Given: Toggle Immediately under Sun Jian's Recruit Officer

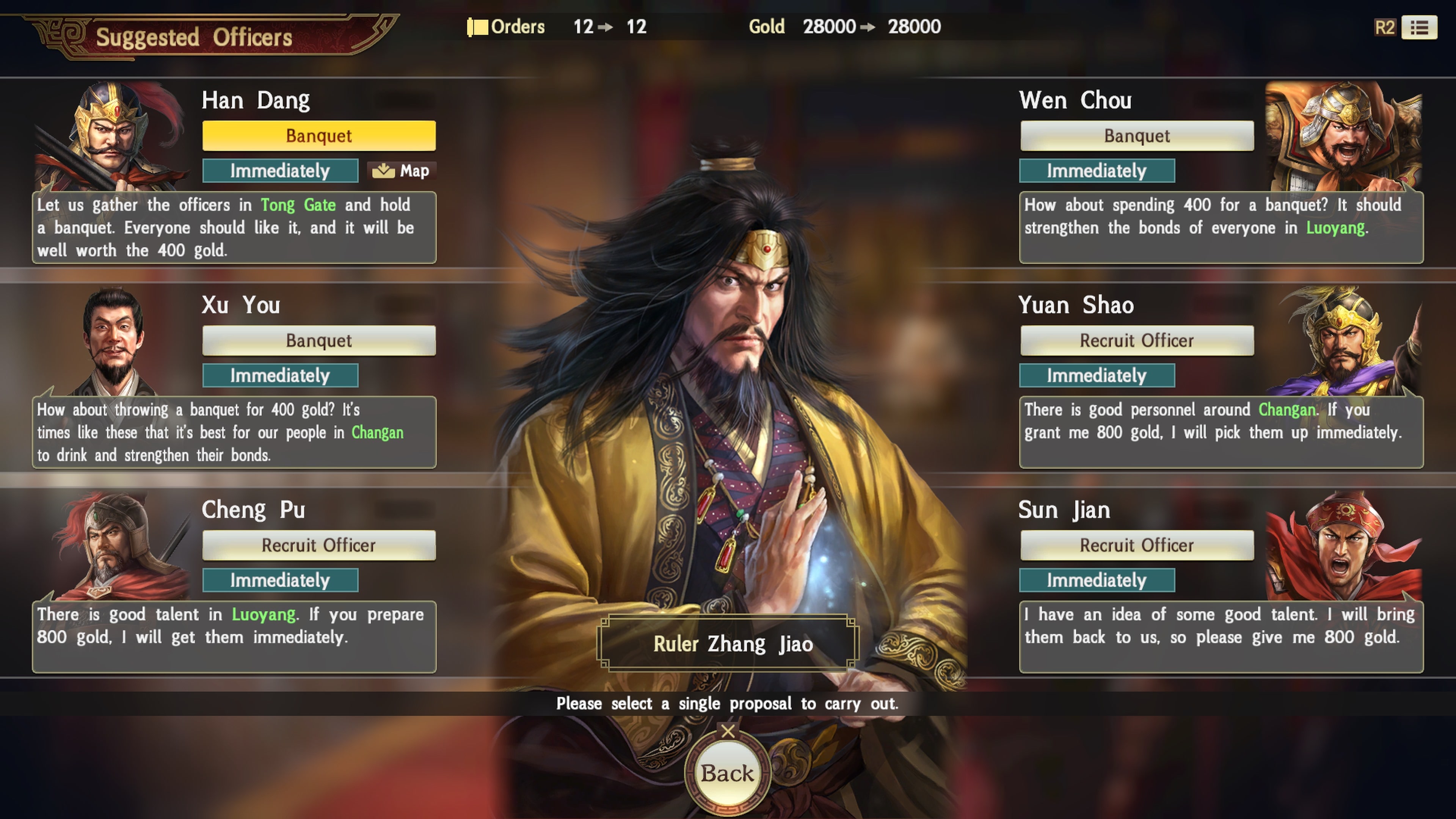Looking at the screenshot, I should [1097, 580].
